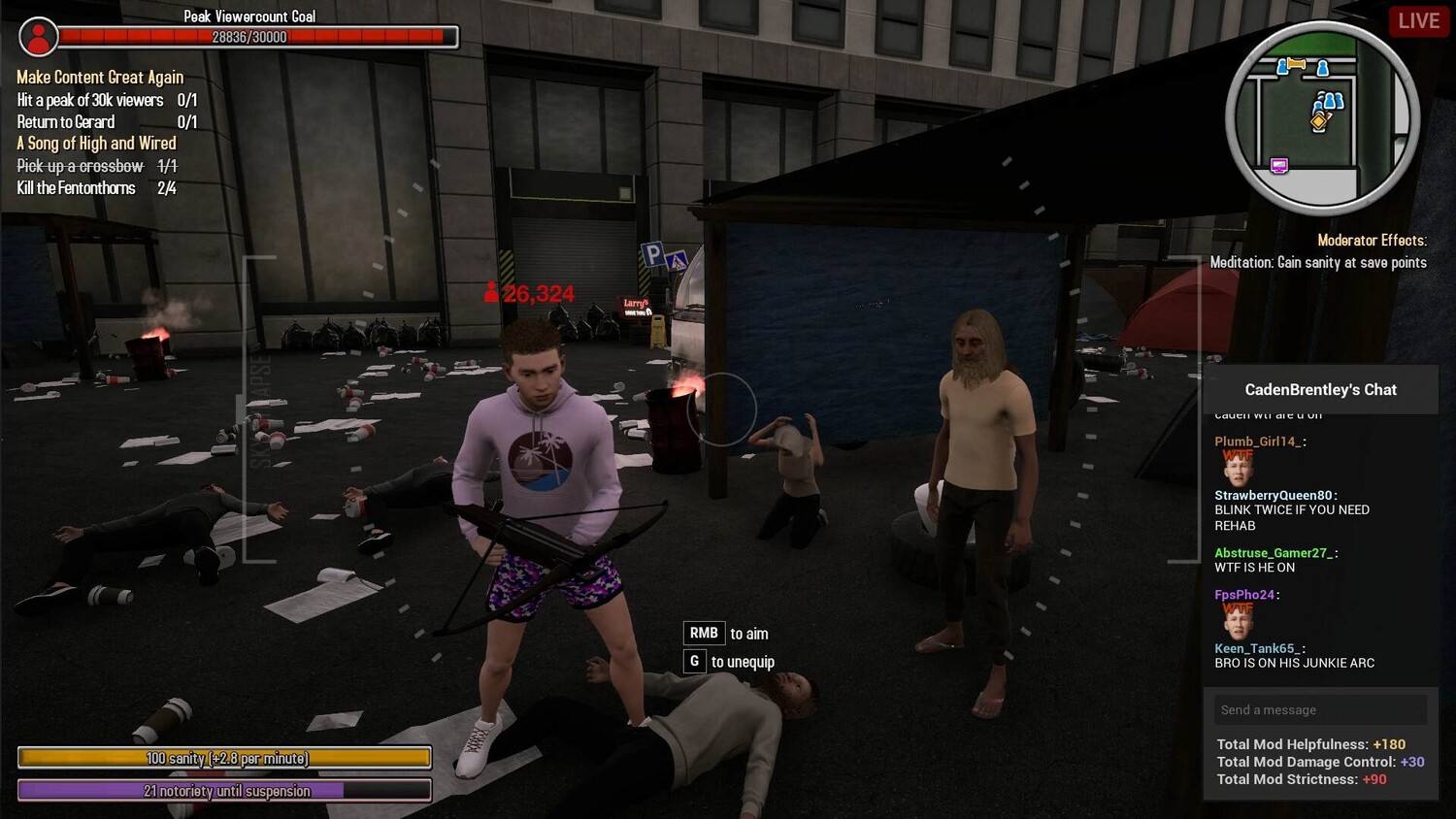Screen dimensions: 1456x819
Task: Click StrawberryQueen80's username in chat
Action: (1273, 495)
